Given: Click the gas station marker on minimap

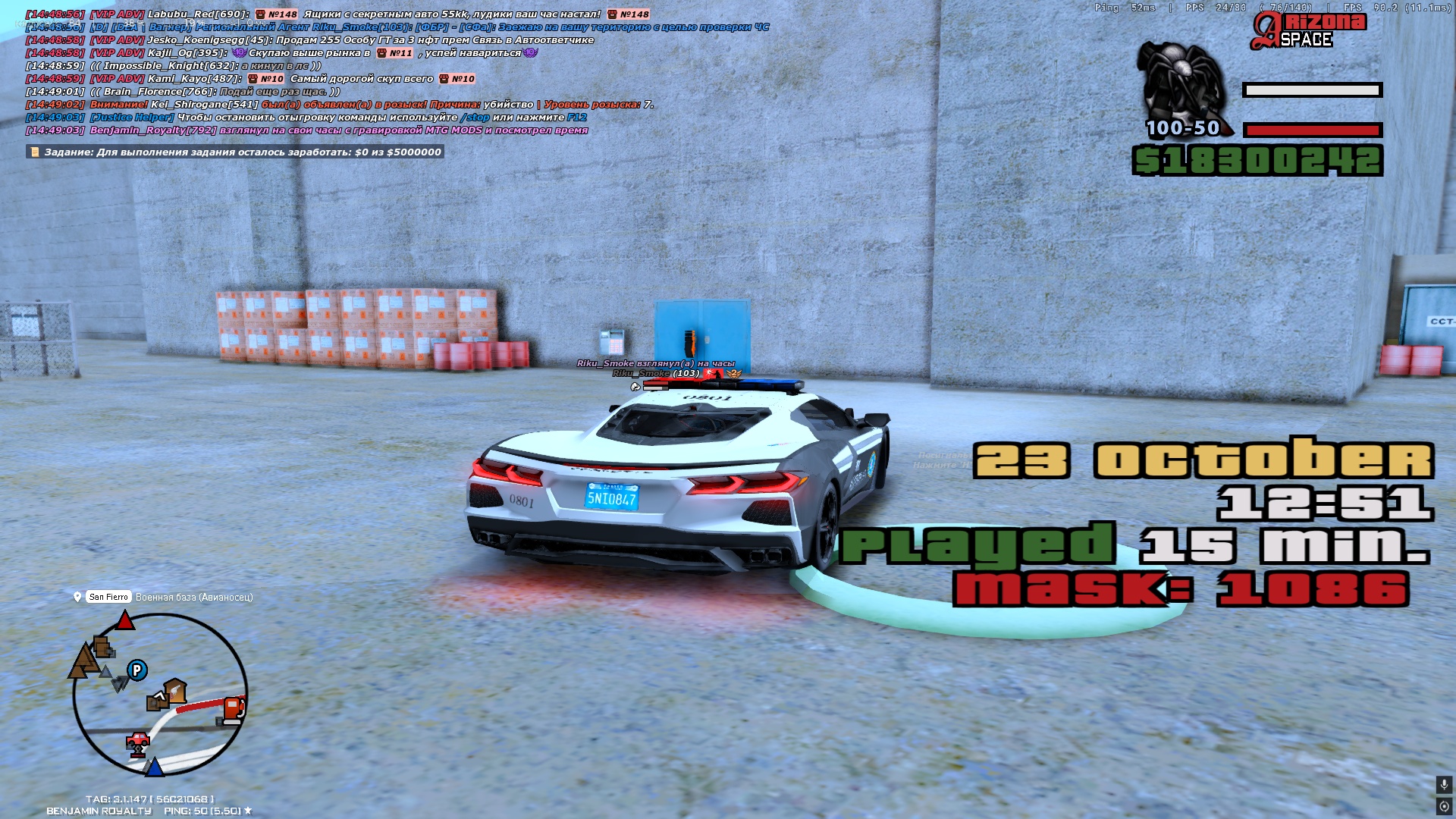Looking at the screenshot, I should (234, 710).
